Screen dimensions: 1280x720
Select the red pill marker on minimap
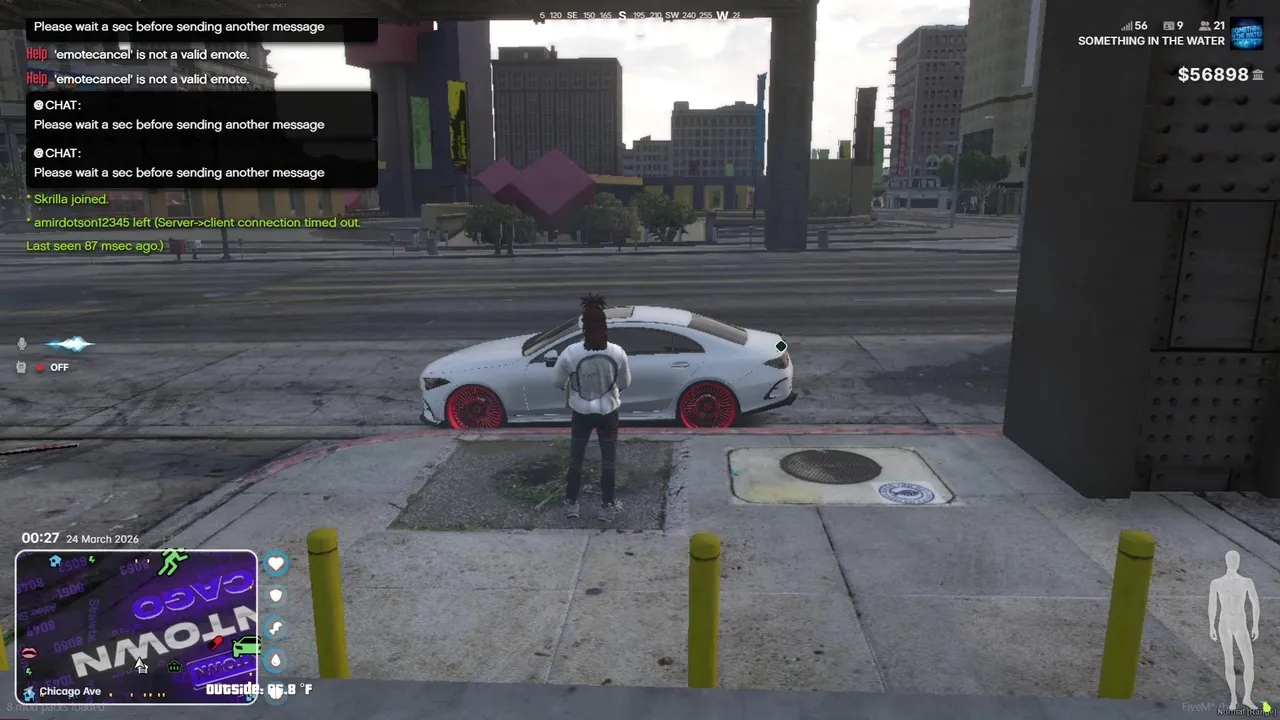pyautogui.click(x=216, y=643)
